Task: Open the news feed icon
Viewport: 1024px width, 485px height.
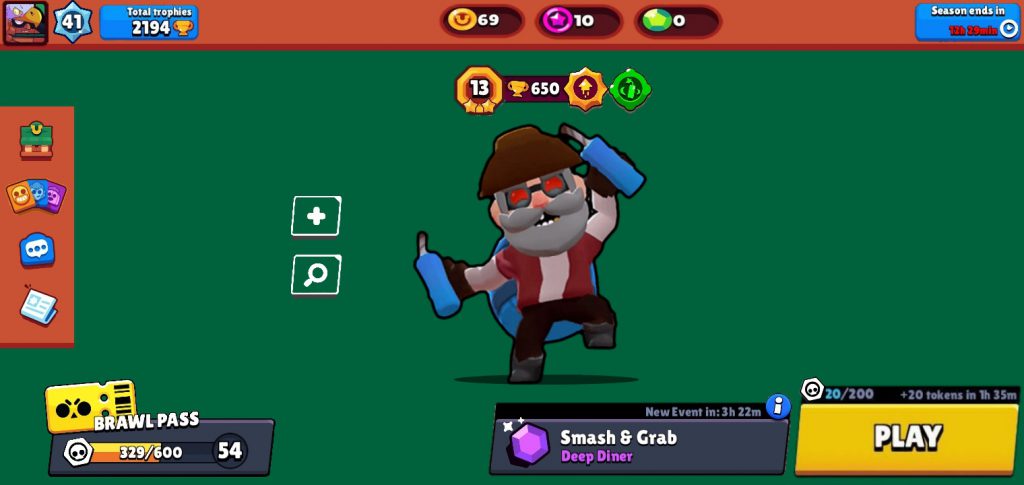Action: (38, 306)
